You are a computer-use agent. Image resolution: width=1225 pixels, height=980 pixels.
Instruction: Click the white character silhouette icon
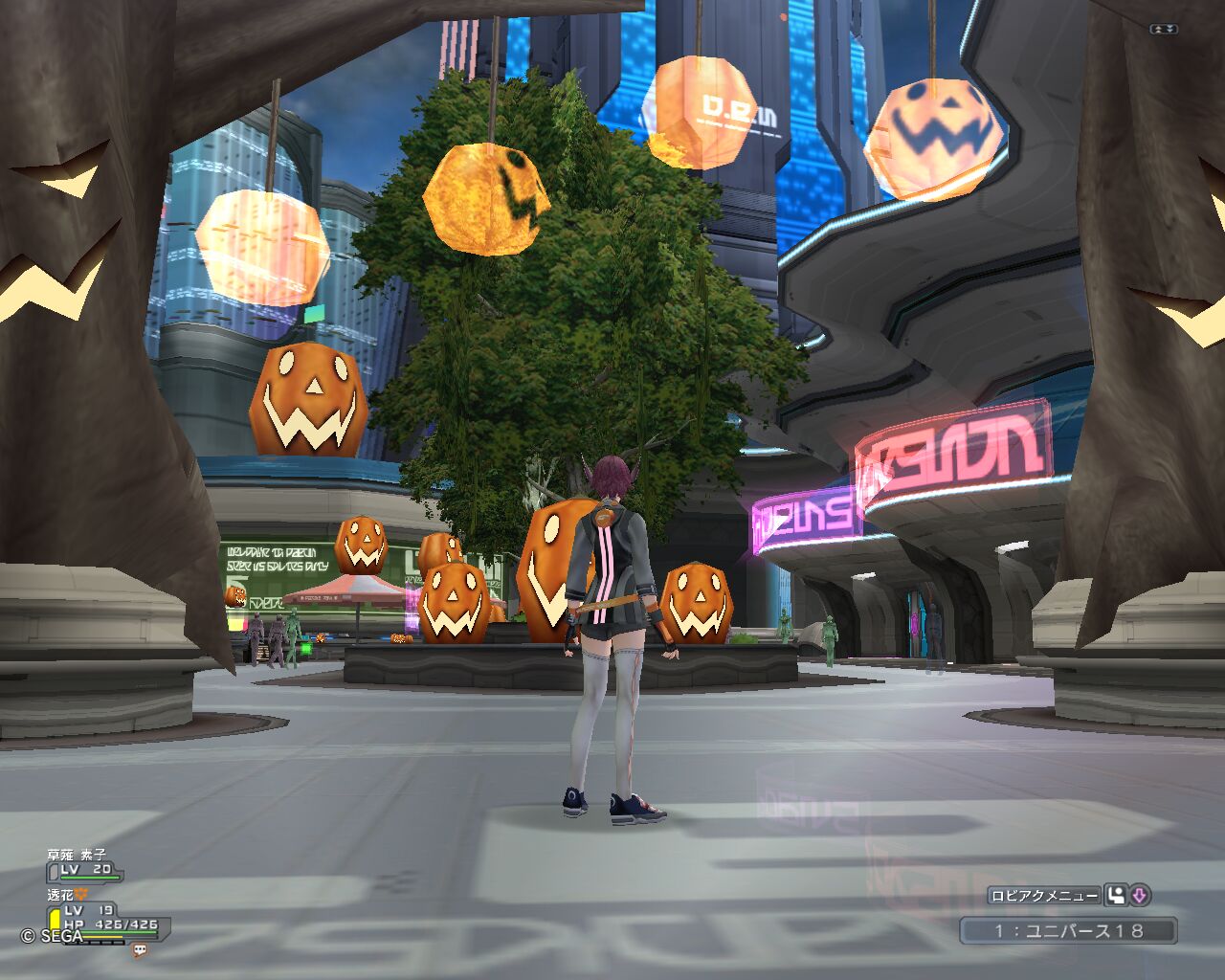[1116, 896]
